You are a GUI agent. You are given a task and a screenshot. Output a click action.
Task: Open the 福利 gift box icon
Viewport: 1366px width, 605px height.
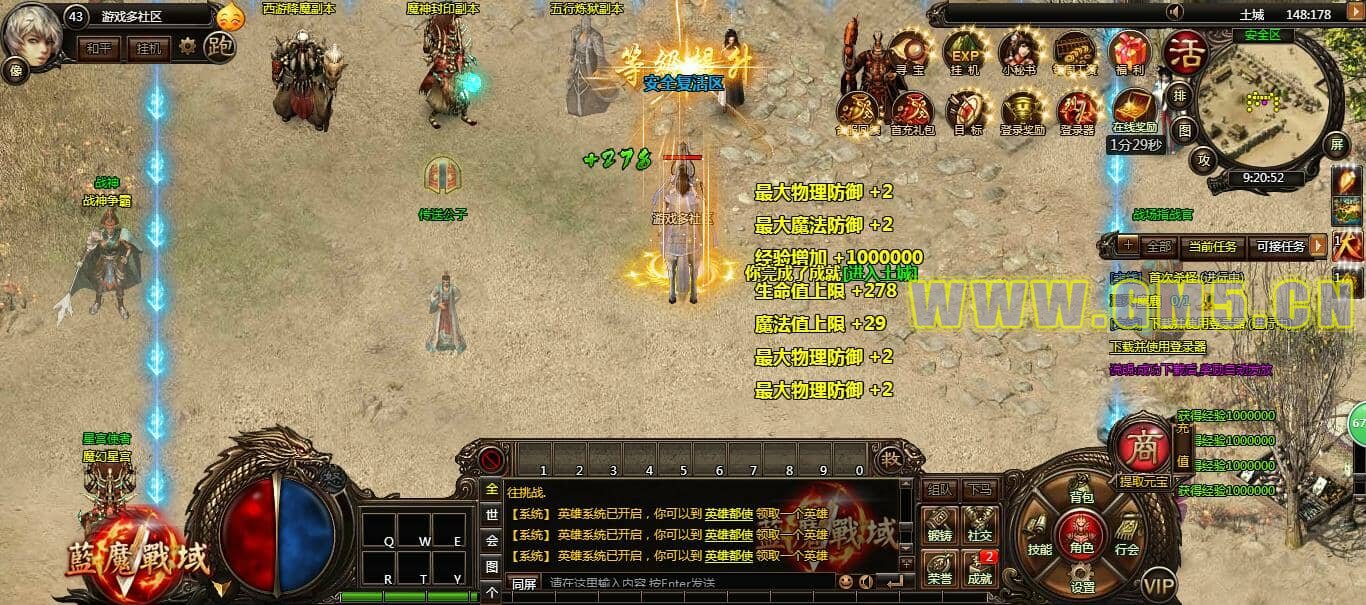point(1132,51)
